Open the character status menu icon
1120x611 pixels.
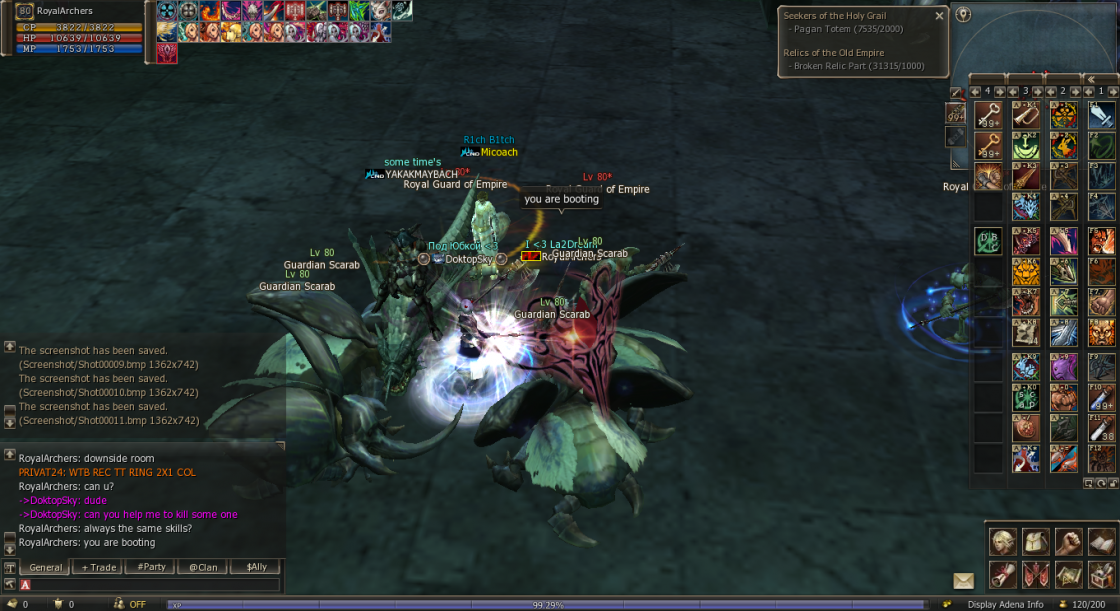(1003, 542)
